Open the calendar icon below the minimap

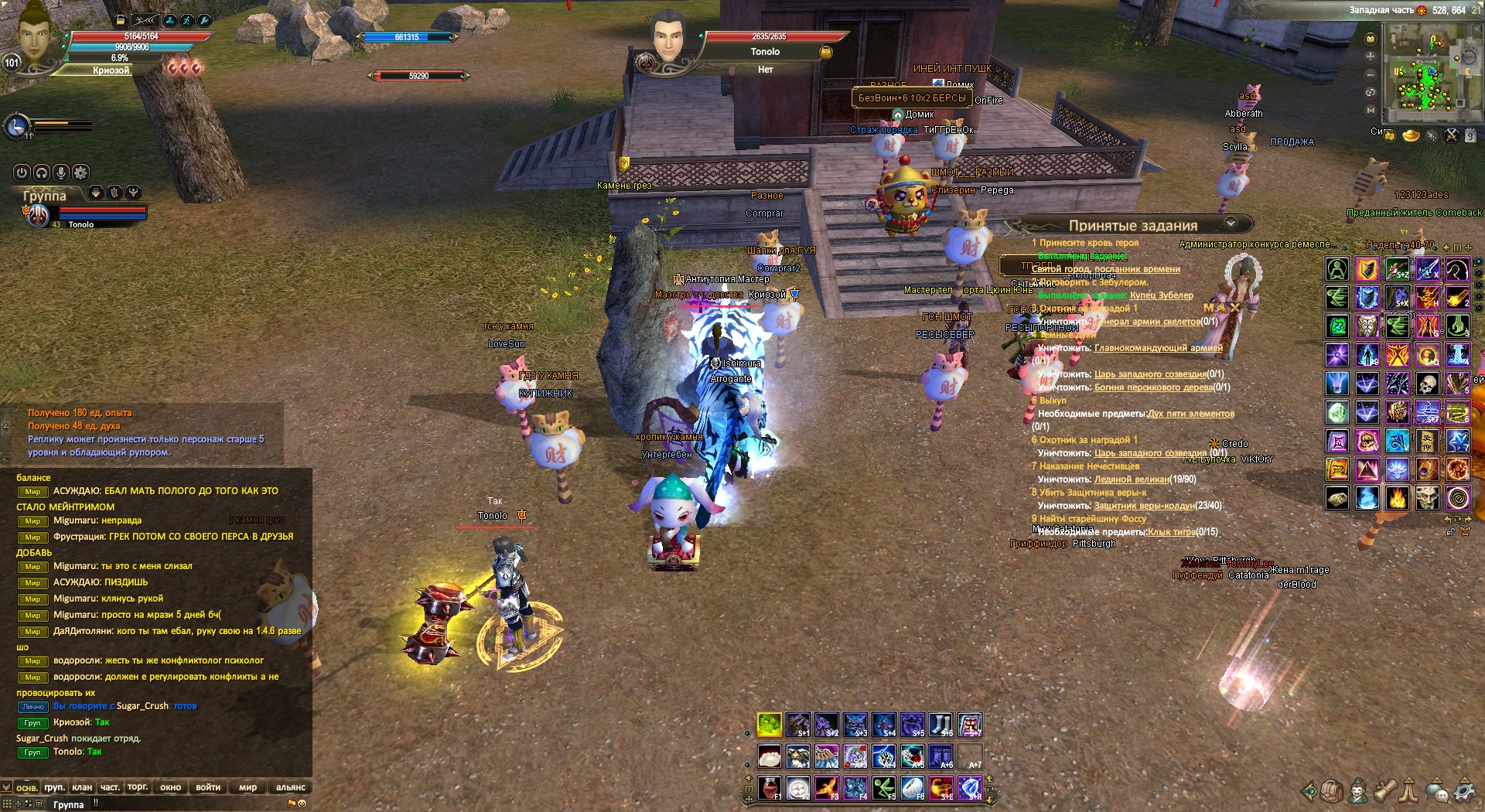tap(1470, 135)
